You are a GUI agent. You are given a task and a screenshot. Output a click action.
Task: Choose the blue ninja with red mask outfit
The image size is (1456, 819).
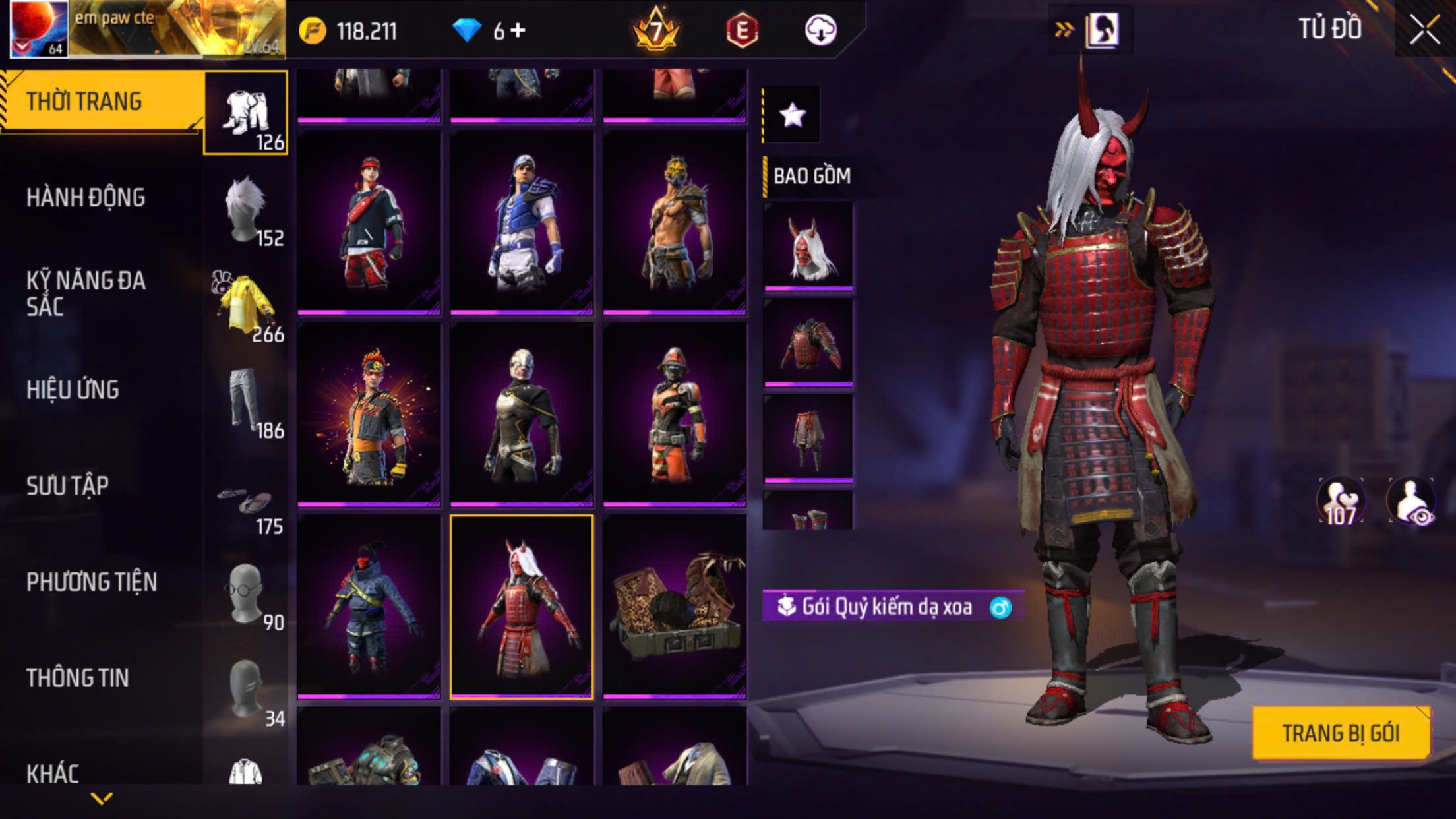[x=369, y=607]
